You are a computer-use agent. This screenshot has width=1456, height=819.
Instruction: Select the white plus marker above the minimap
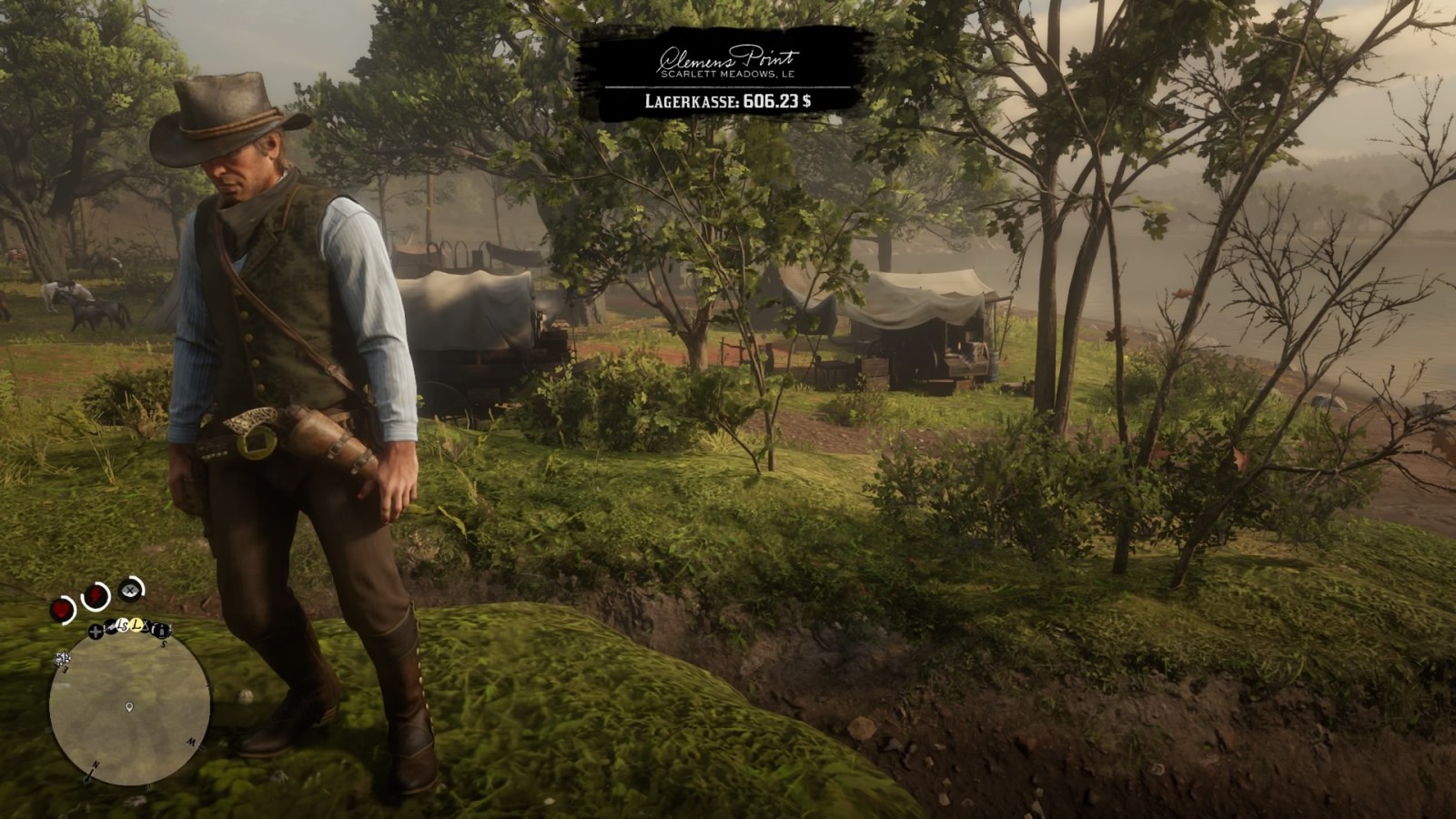click(96, 631)
